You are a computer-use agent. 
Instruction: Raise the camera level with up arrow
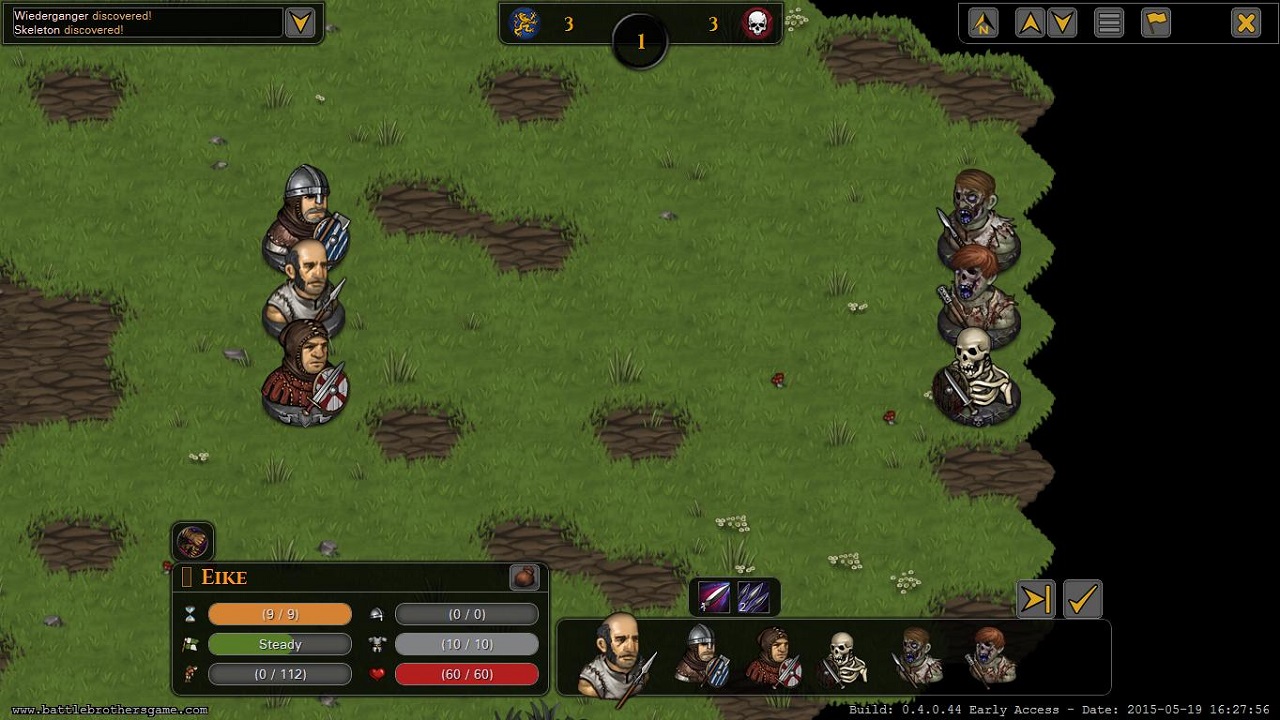click(1029, 22)
